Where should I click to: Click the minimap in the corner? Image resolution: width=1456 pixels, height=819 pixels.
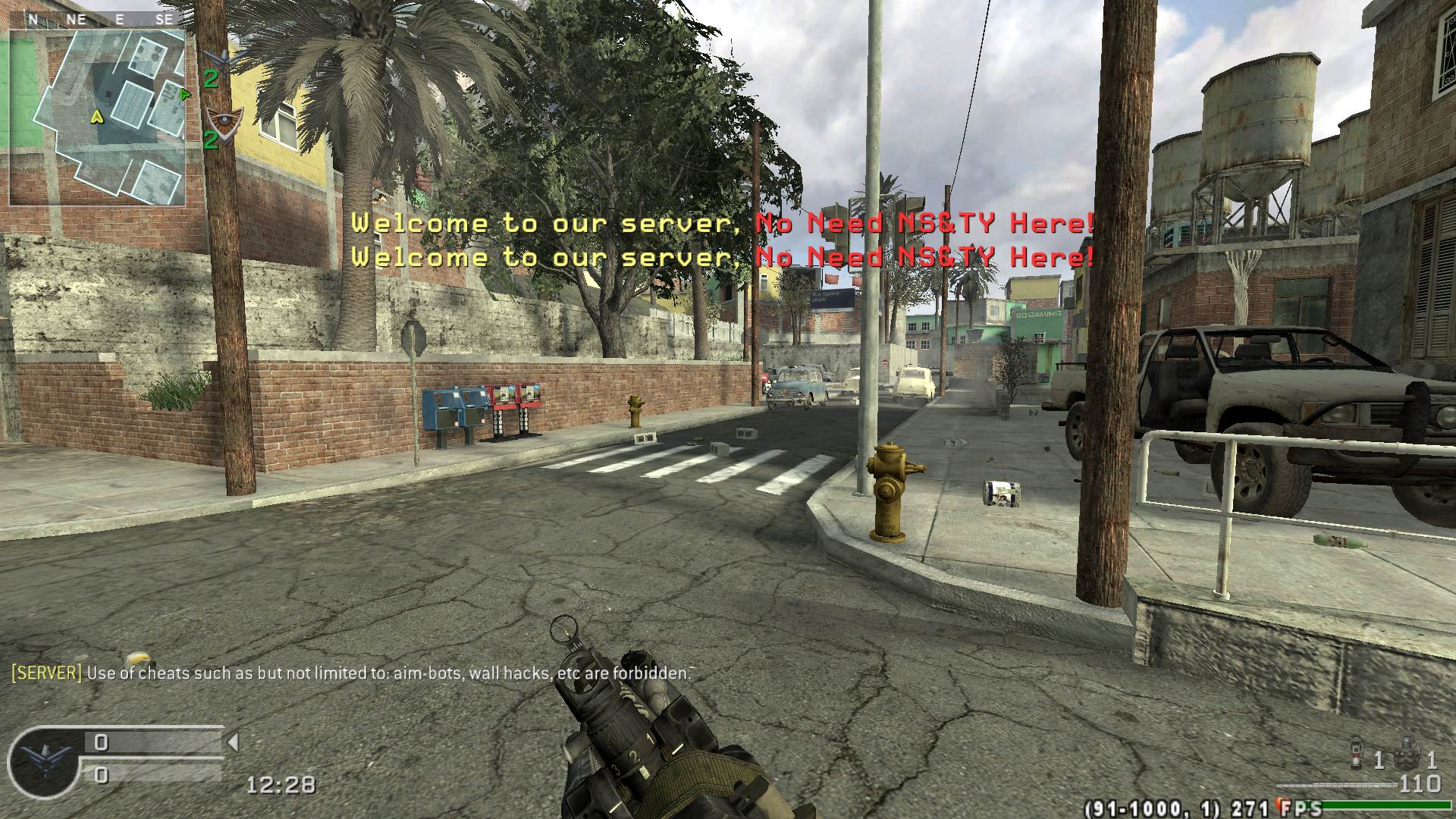pyautogui.click(x=97, y=117)
